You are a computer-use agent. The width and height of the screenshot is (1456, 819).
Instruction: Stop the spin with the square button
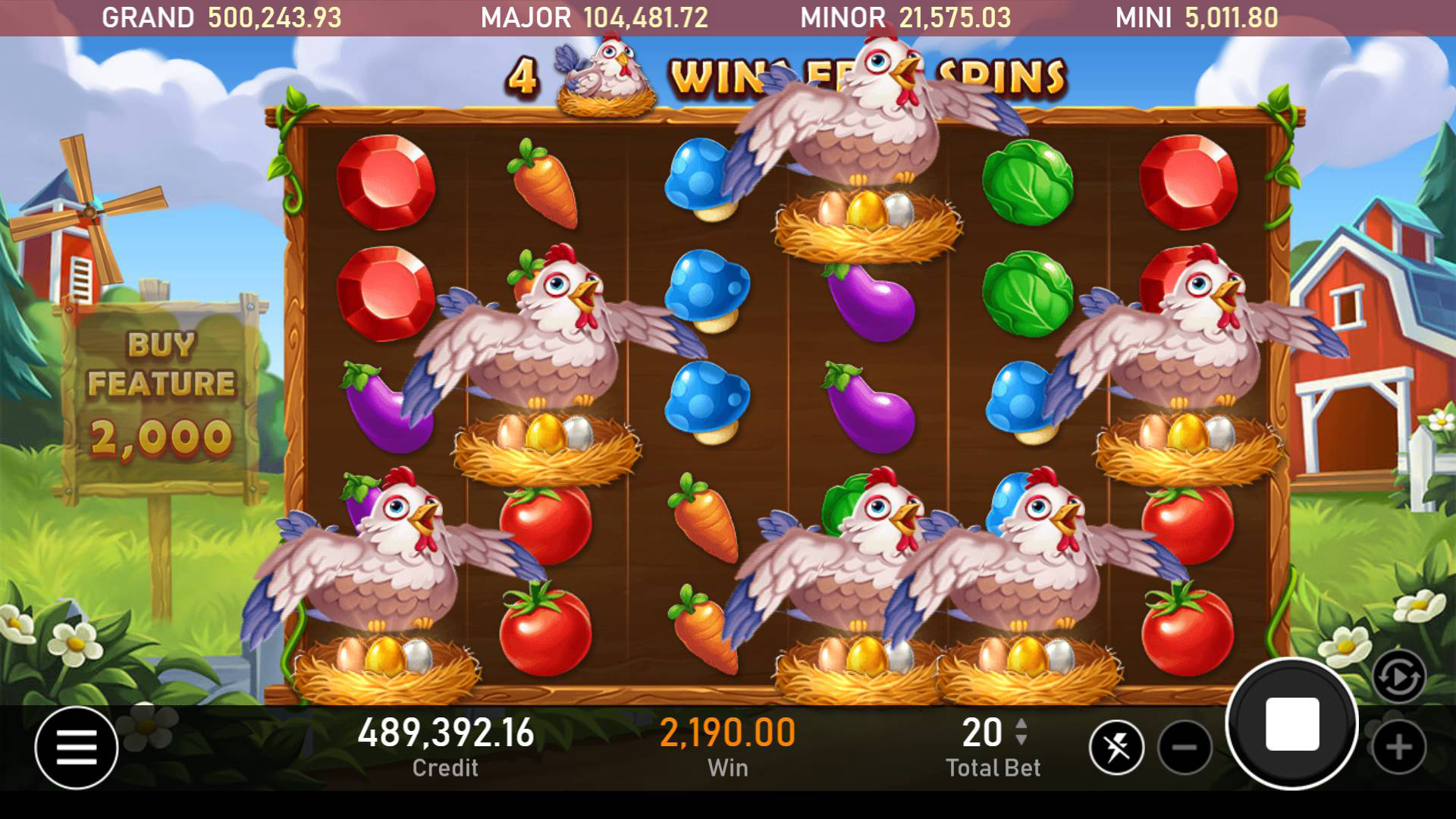point(1291,724)
